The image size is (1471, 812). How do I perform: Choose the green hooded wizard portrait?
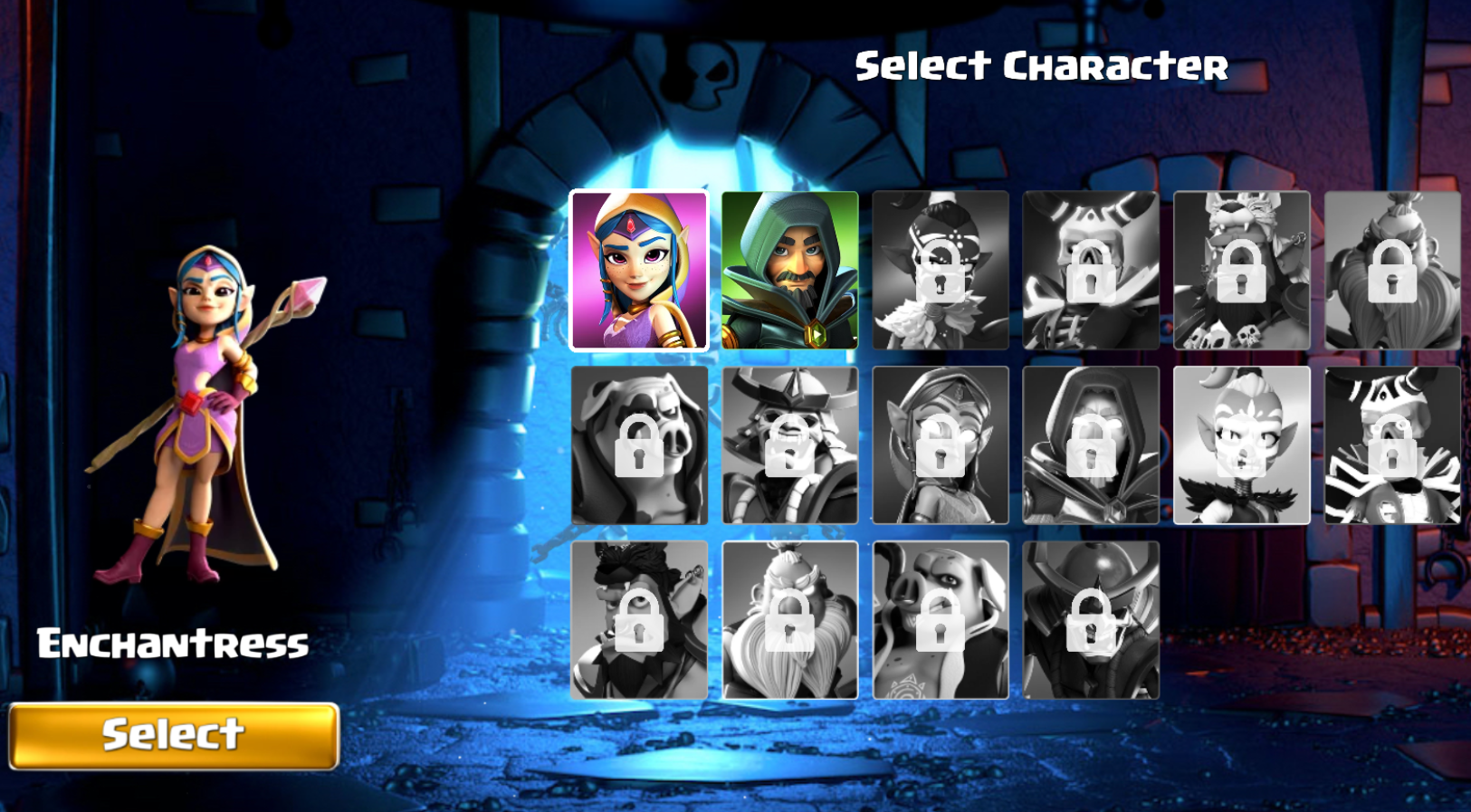point(789,270)
